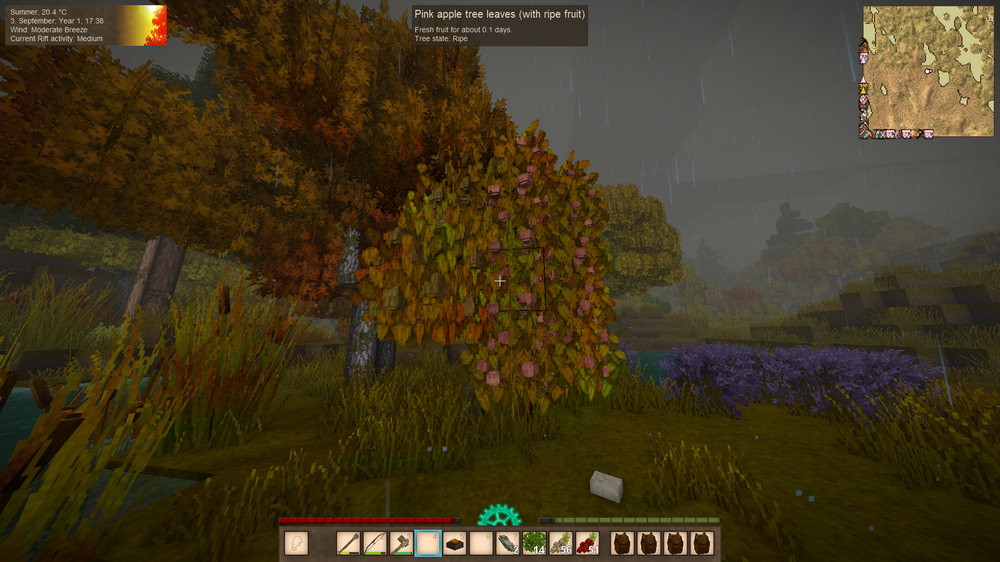
Task: Click the highlighted empty hotbar slot 4
Action: [428, 543]
